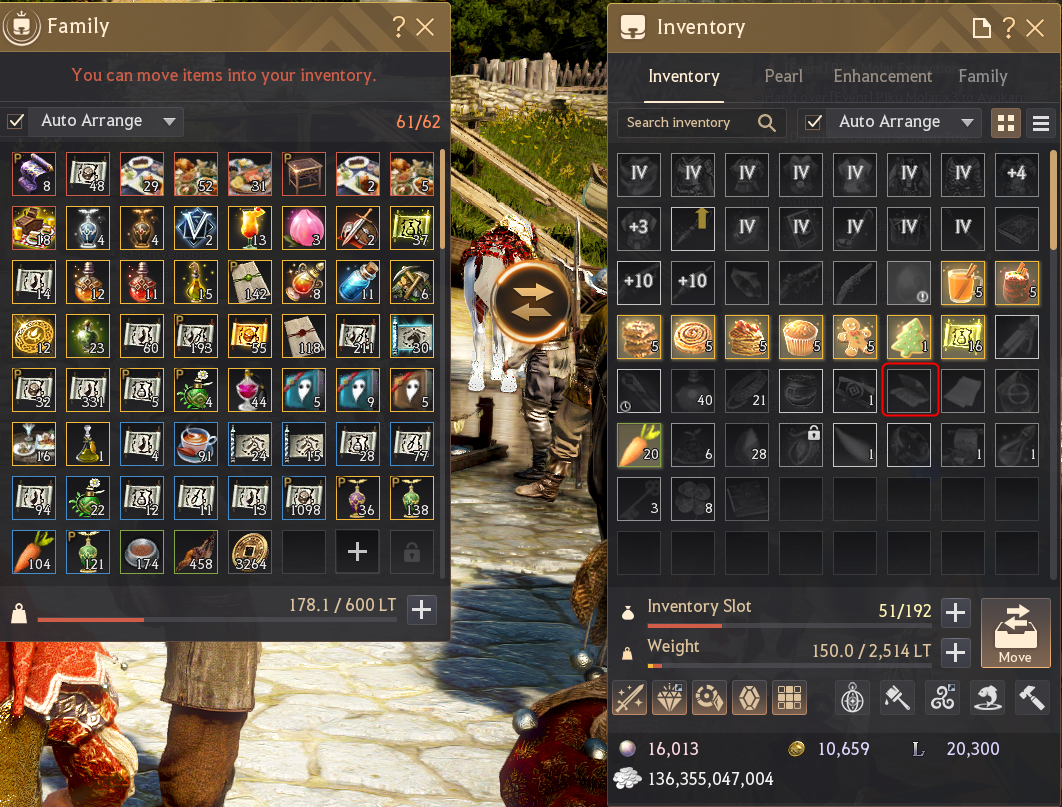Increase Weight limit with plus button
The image size is (1062, 807).
click(x=955, y=653)
